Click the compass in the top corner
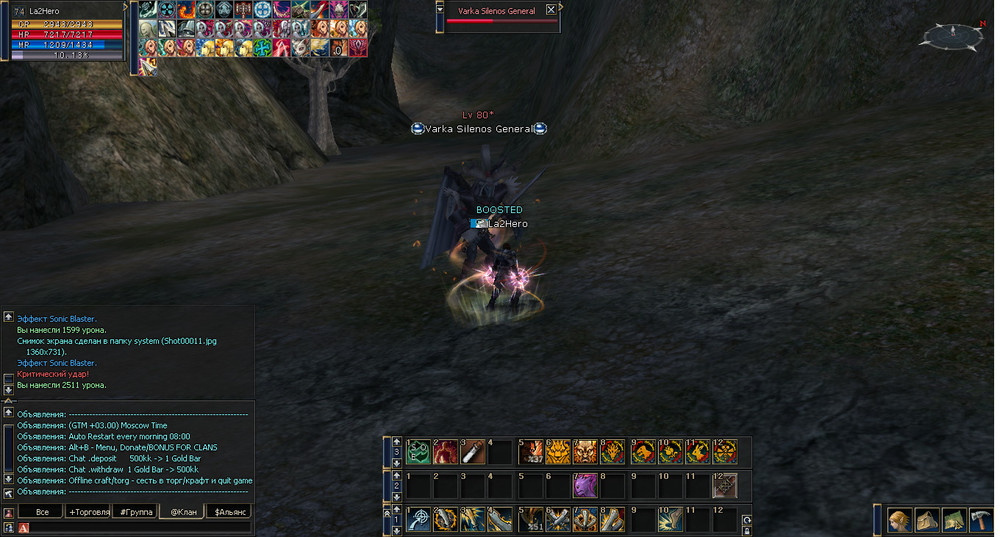Image resolution: width=1000 pixels, height=537 pixels. pyautogui.click(x=951, y=36)
